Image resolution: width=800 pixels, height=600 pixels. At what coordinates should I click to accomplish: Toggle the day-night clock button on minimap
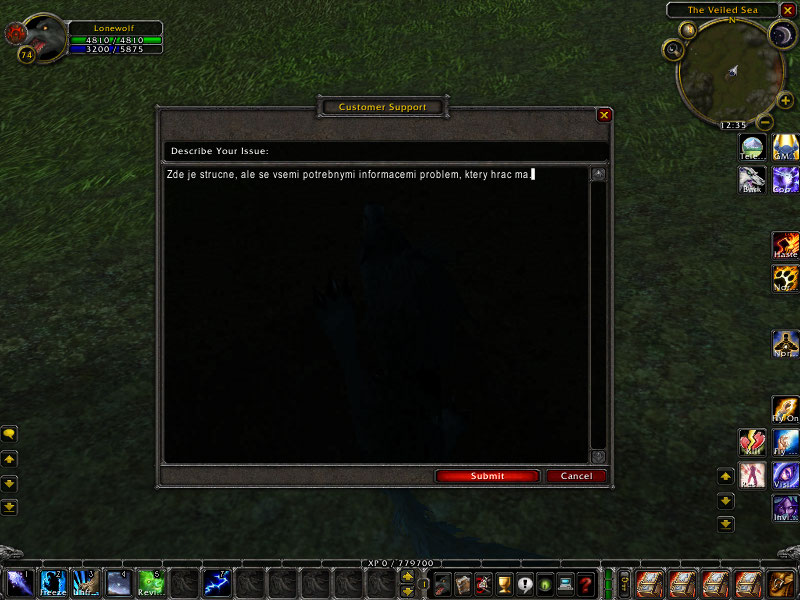780,35
